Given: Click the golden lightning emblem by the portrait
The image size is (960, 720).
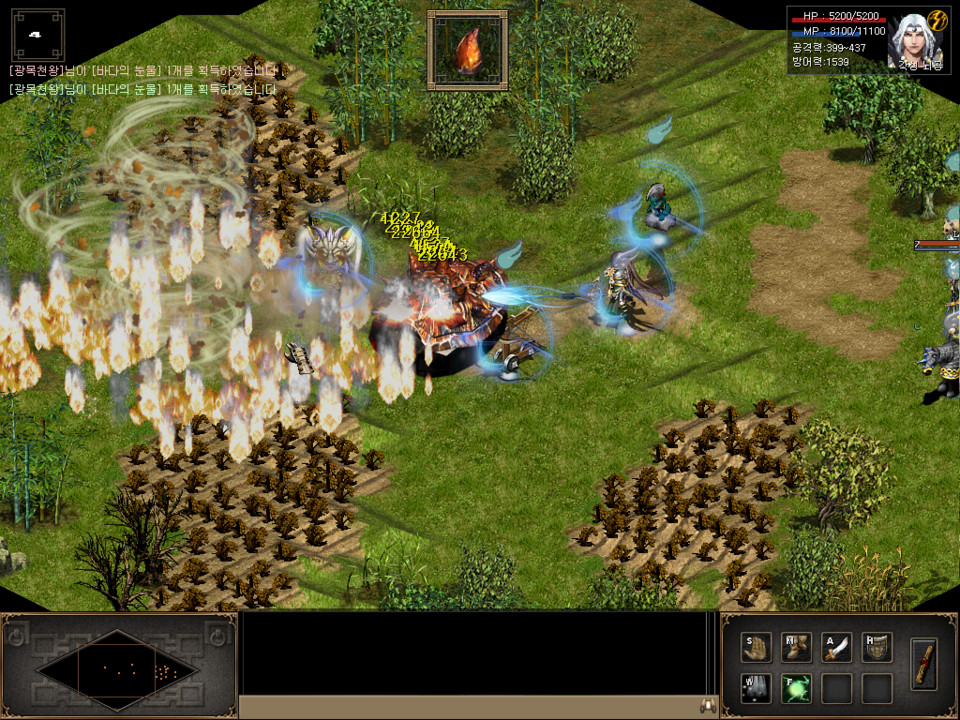Looking at the screenshot, I should point(937,21).
